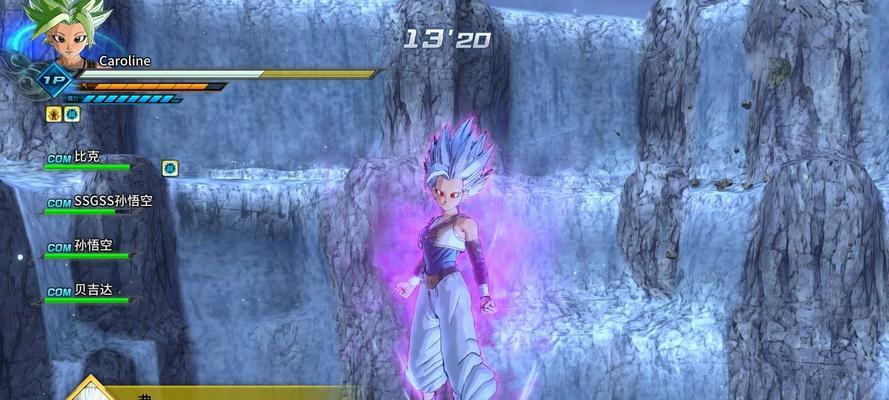
Task: Pick the COM 孙悟空 teammate row
Action: (88, 248)
